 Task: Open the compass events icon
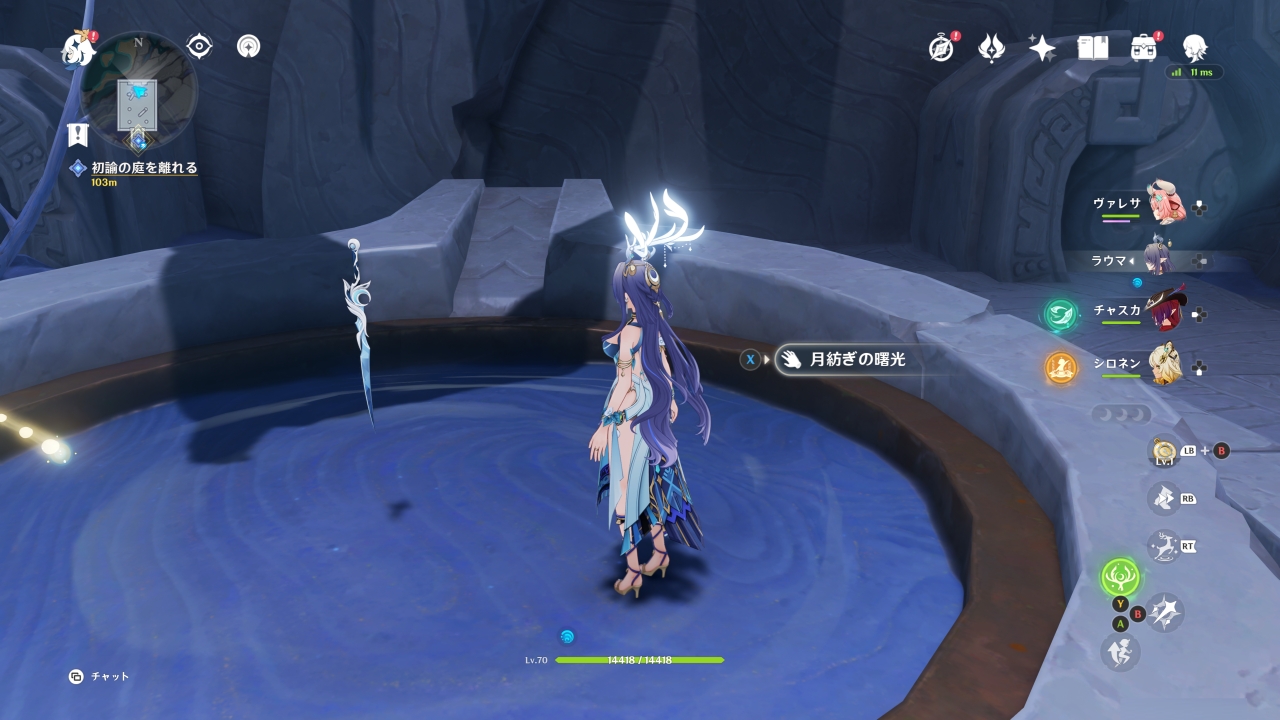pos(941,47)
